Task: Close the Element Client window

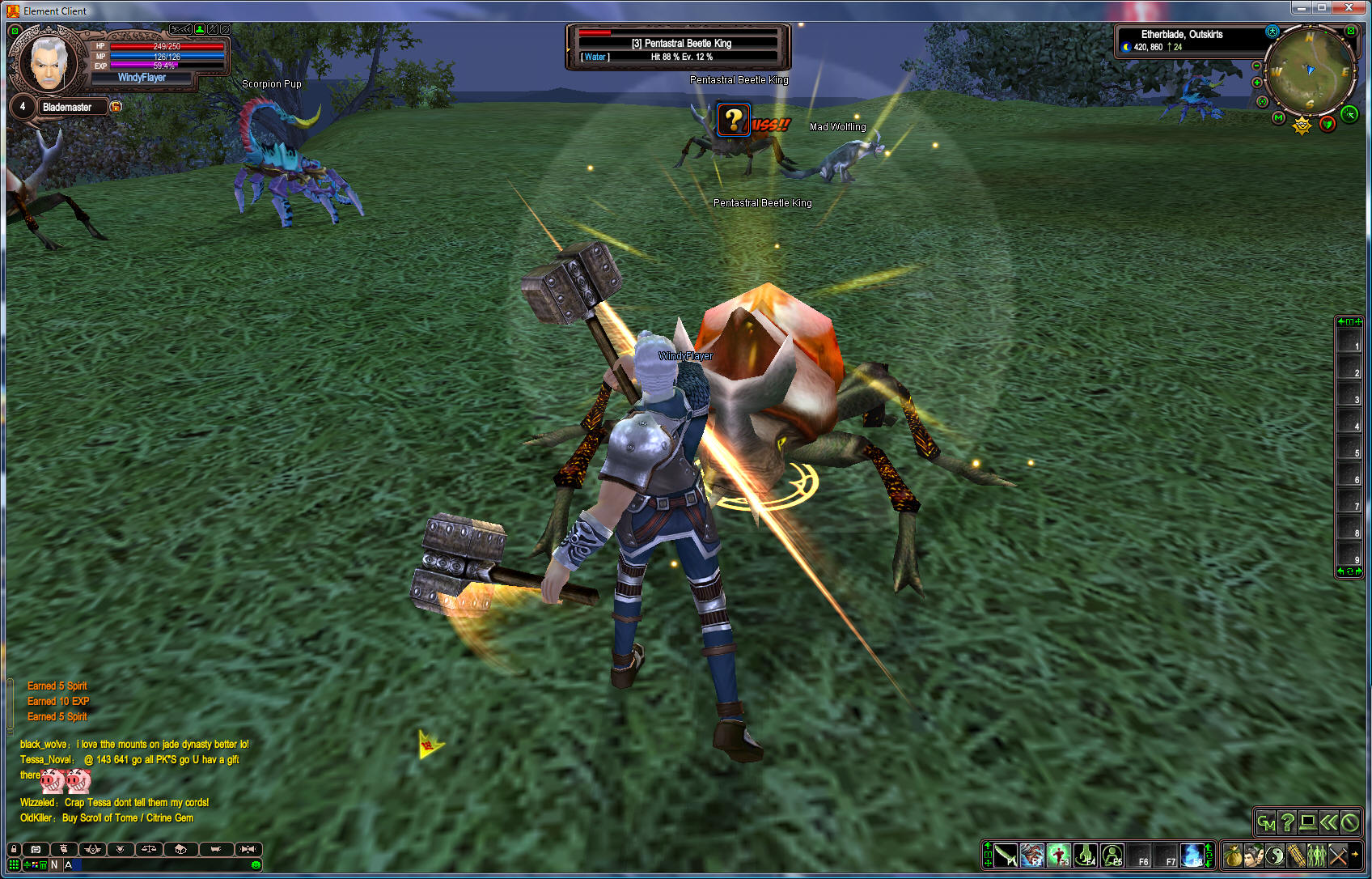Action: [1349, 8]
